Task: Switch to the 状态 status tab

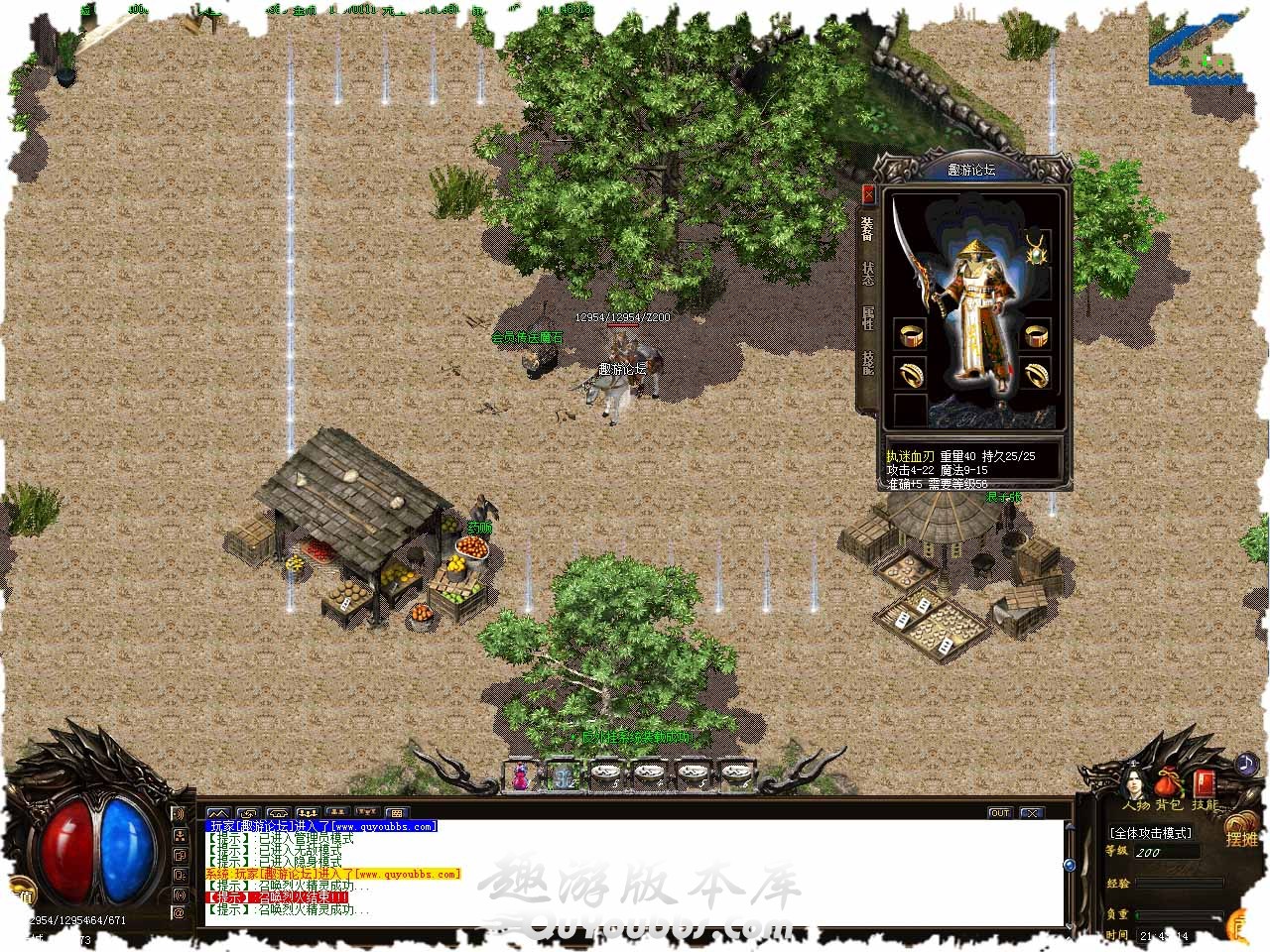Action: point(868,273)
